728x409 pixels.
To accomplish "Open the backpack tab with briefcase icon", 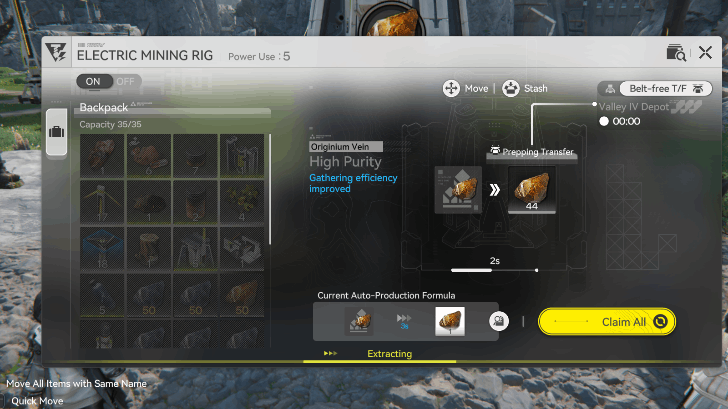I will click(x=56, y=133).
